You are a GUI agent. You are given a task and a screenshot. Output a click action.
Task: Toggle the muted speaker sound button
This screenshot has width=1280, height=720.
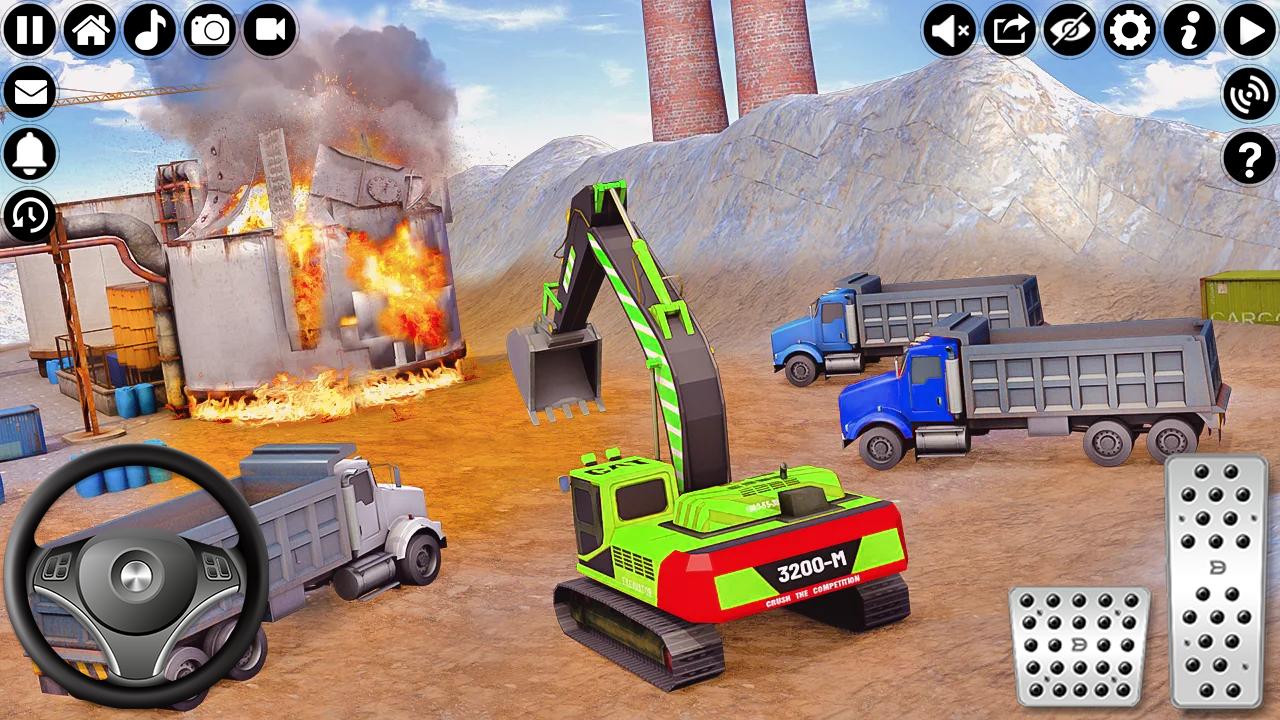point(950,31)
